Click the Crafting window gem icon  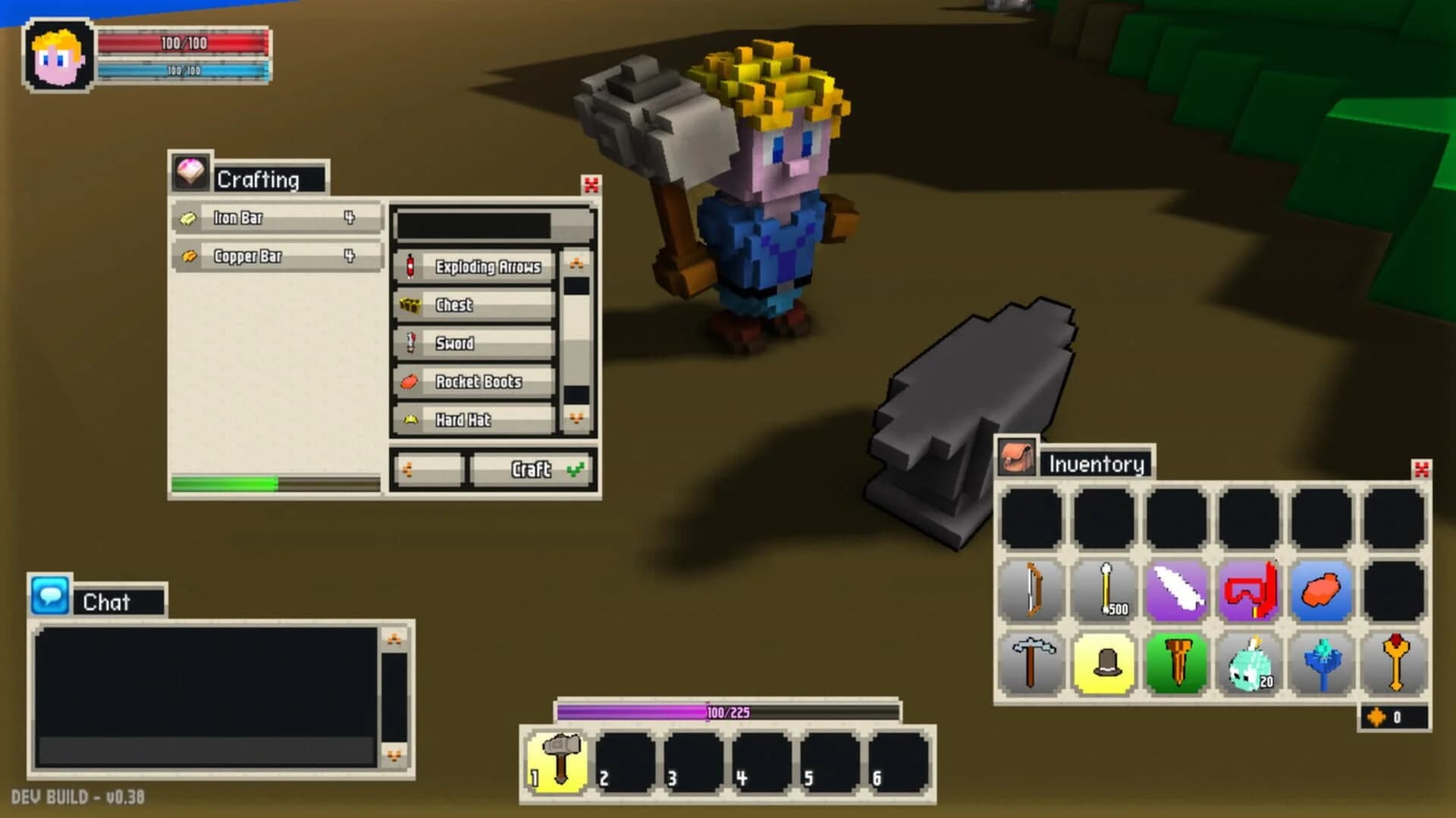point(192,172)
